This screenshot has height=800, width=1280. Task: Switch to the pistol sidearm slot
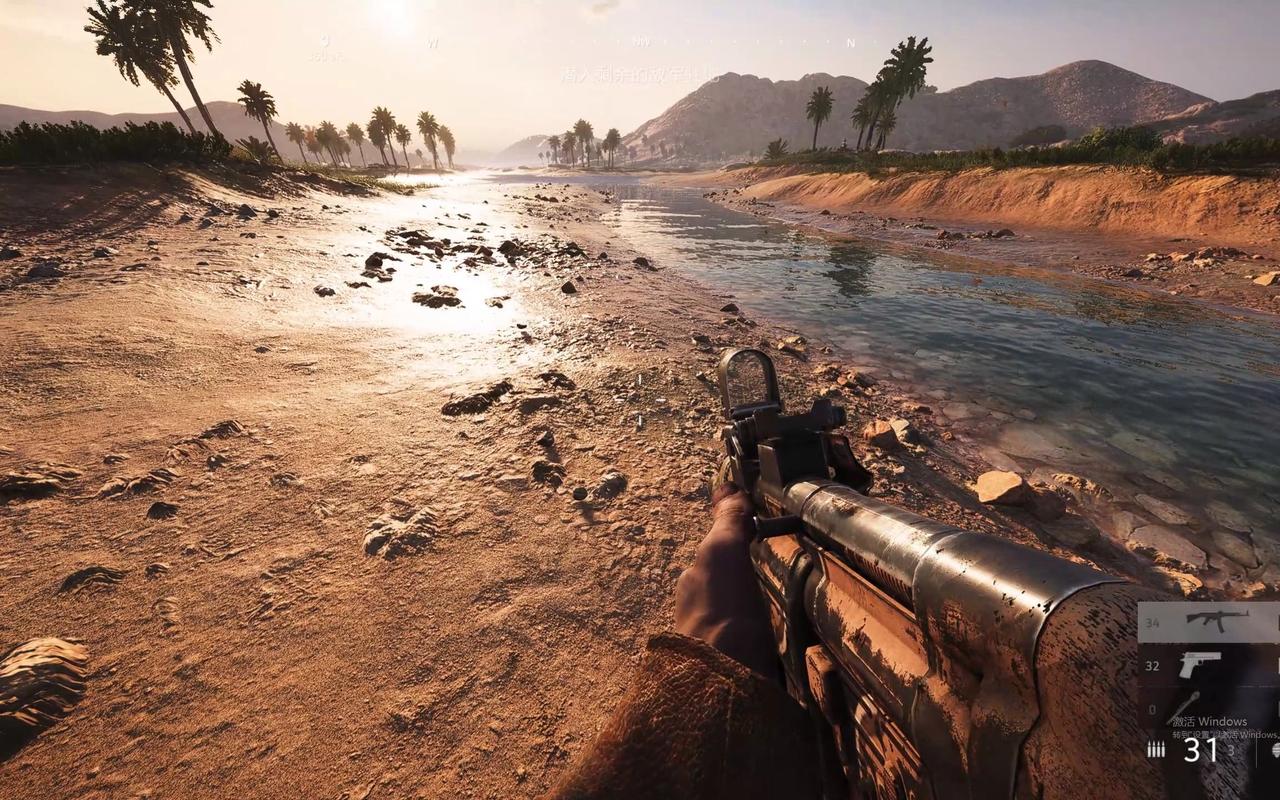point(1200,664)
